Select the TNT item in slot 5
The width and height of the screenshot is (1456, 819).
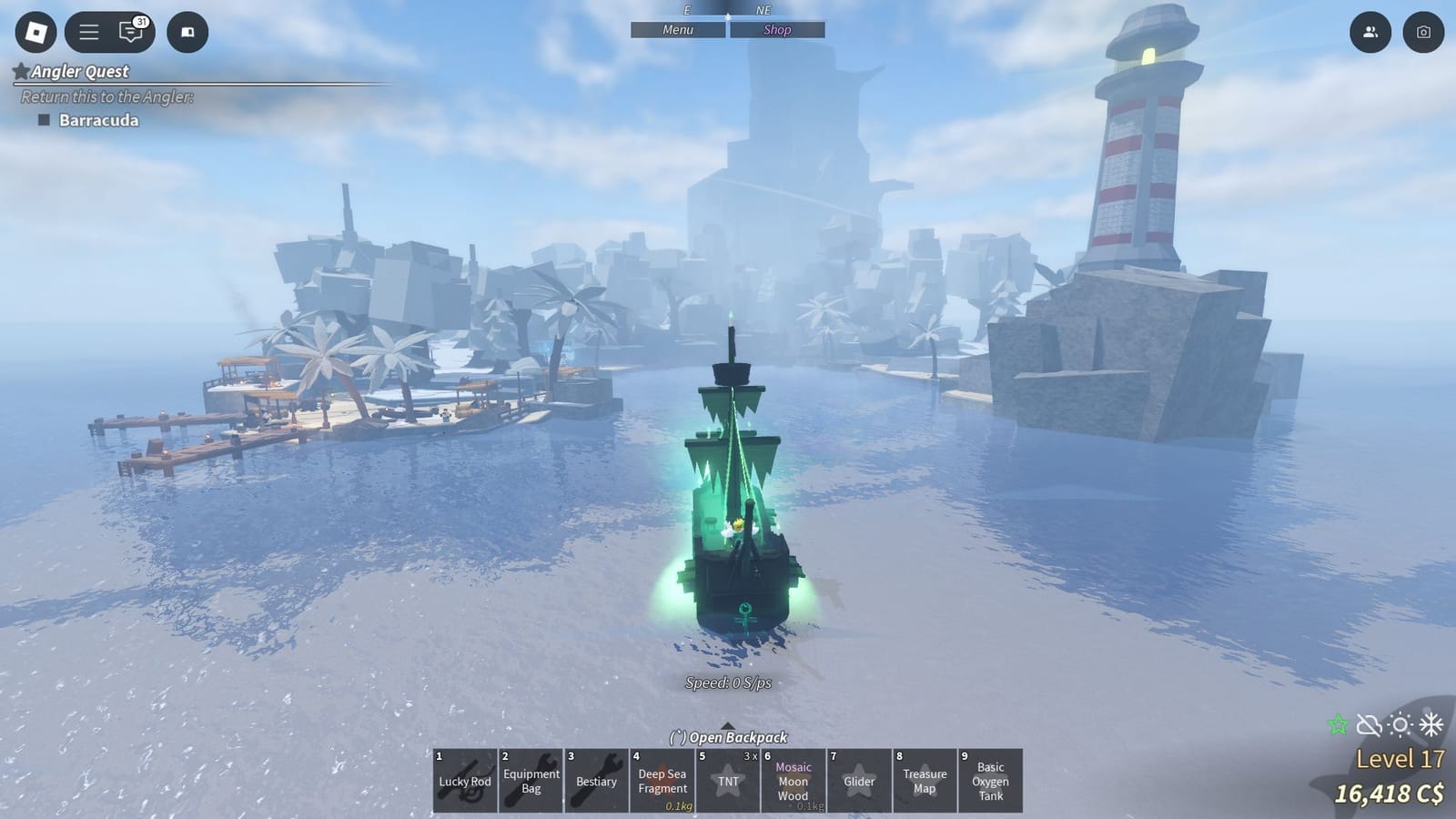click(728, 781)
